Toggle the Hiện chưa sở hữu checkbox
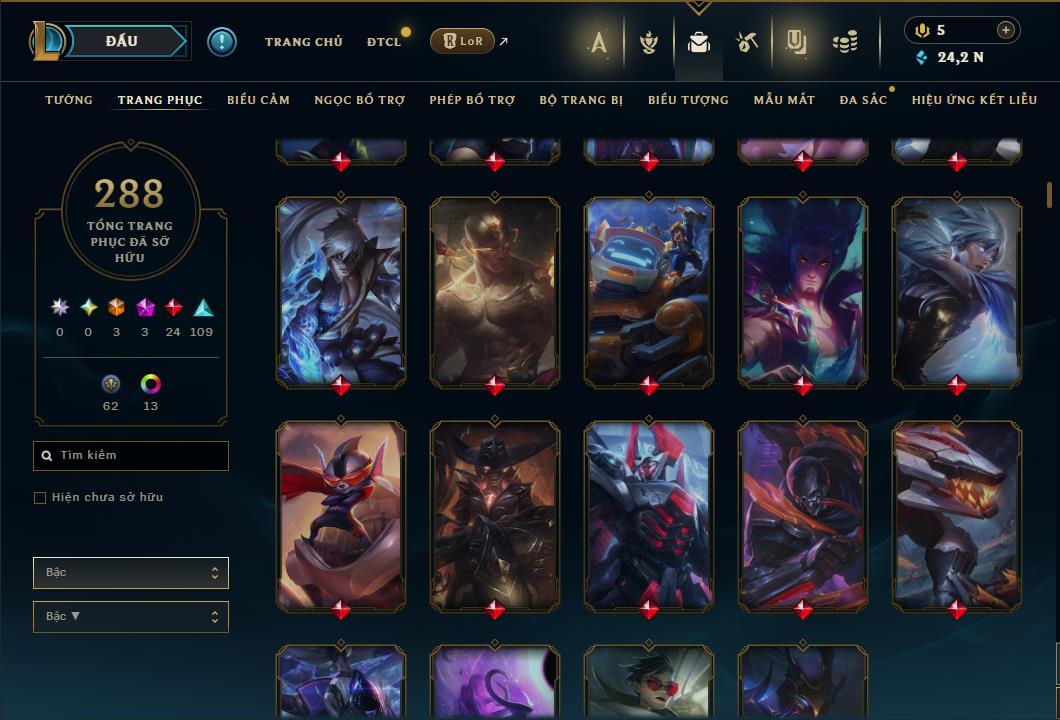 click(40, 498)
